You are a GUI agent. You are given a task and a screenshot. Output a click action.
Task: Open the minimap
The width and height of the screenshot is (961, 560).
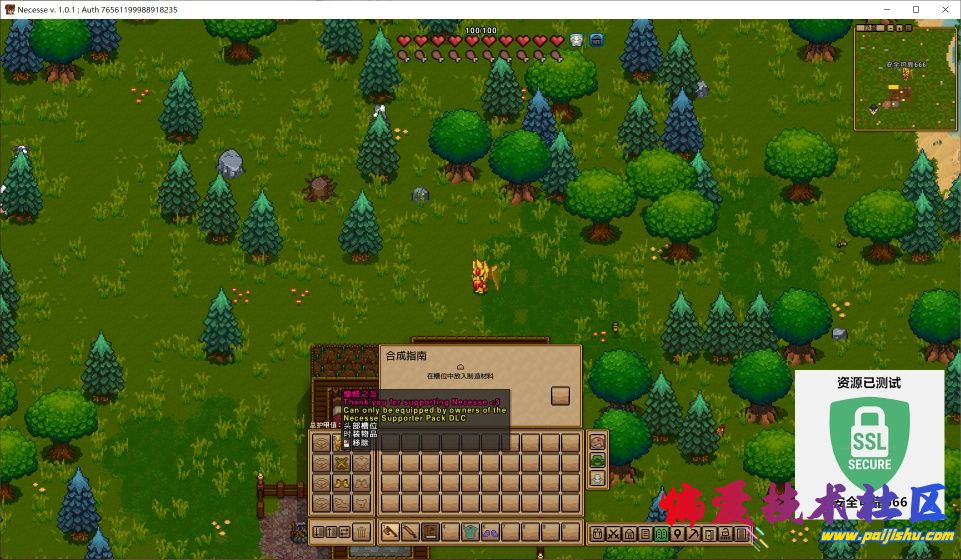click(x=905, y=76)
